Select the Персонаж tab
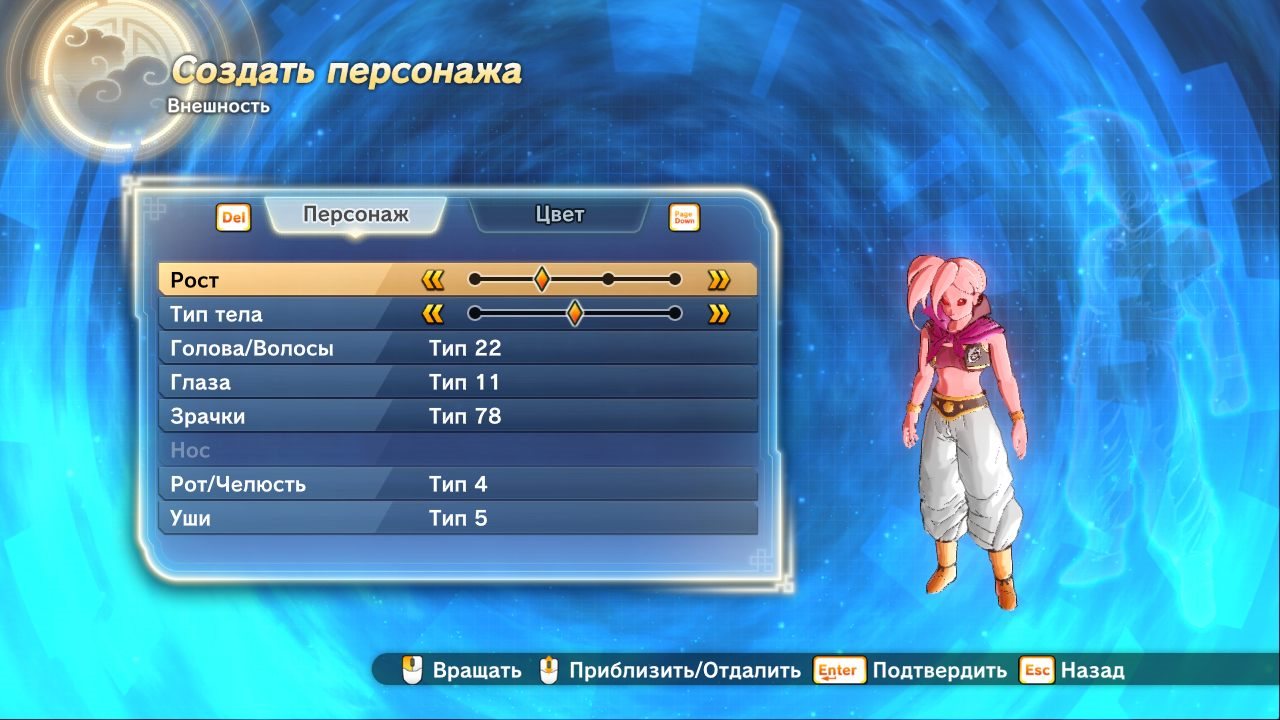The width and height of the screenshot is (1280, 720). pos(356,215)
